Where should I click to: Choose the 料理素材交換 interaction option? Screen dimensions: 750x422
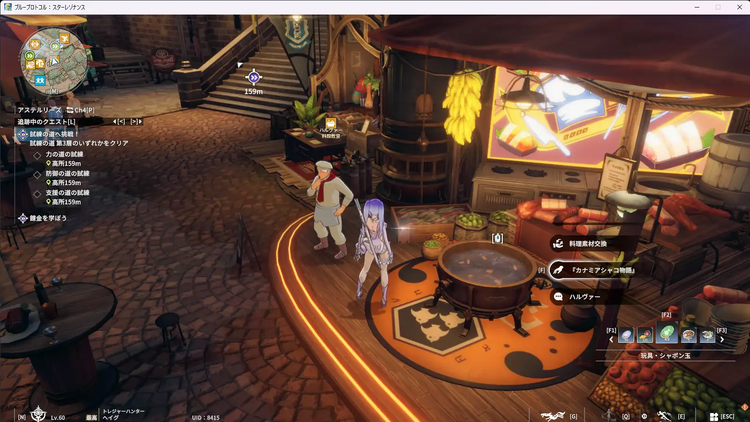pyautogui.click(x=590, y=243)
